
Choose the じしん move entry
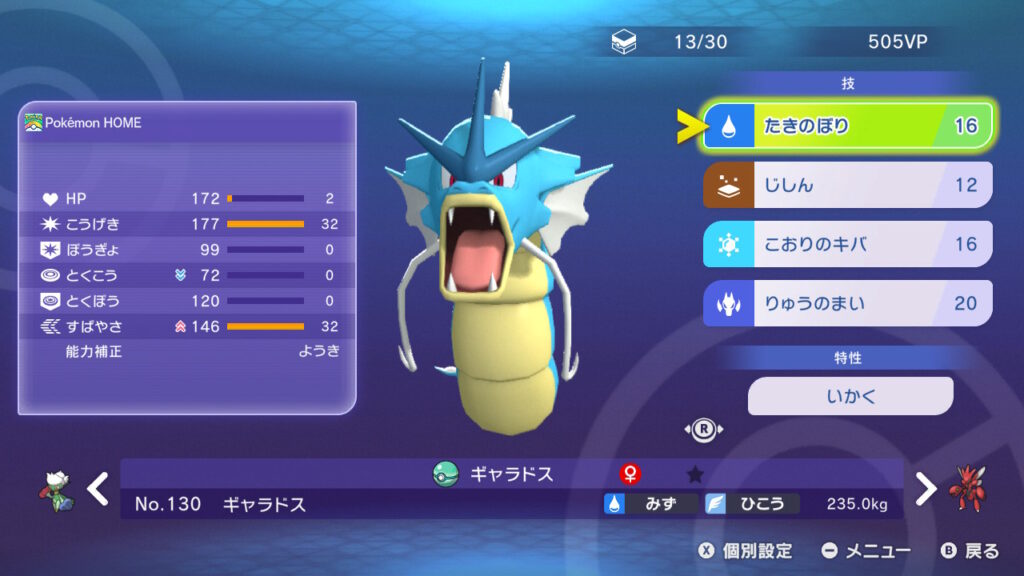click(848, 185)
